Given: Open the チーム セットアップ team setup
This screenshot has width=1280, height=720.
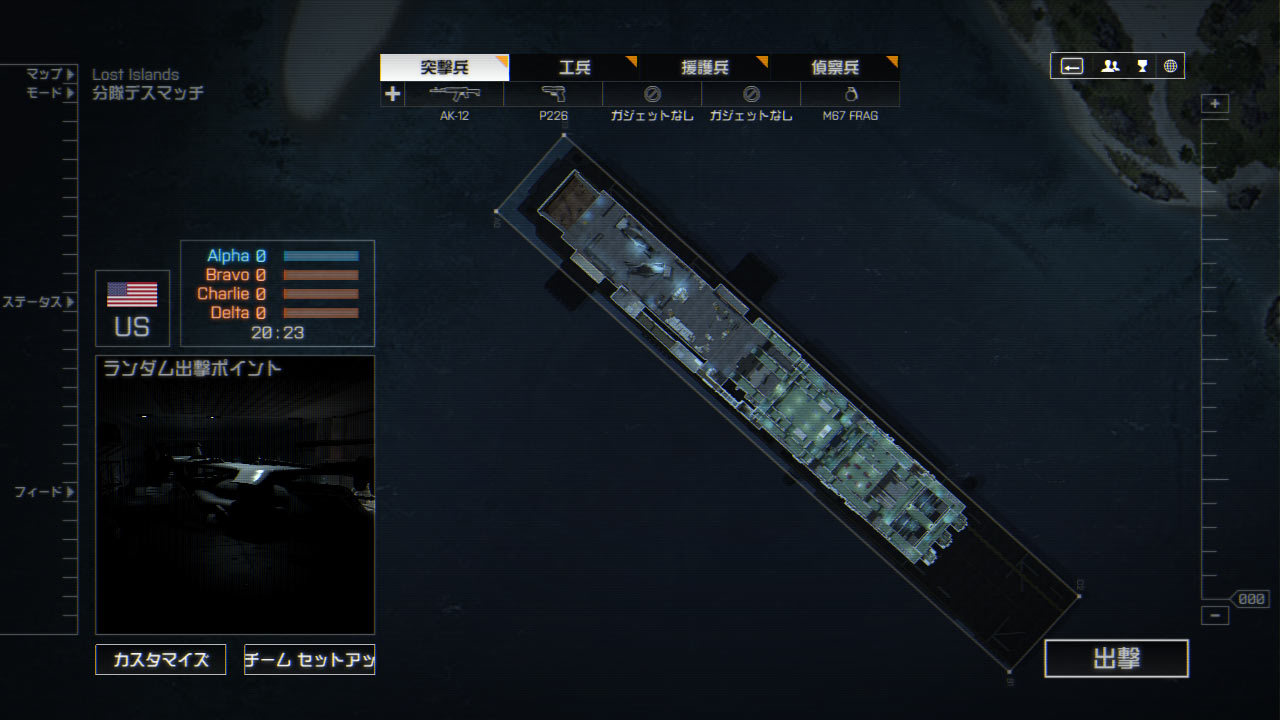Looking at the screenshot, I should [309, 660].
